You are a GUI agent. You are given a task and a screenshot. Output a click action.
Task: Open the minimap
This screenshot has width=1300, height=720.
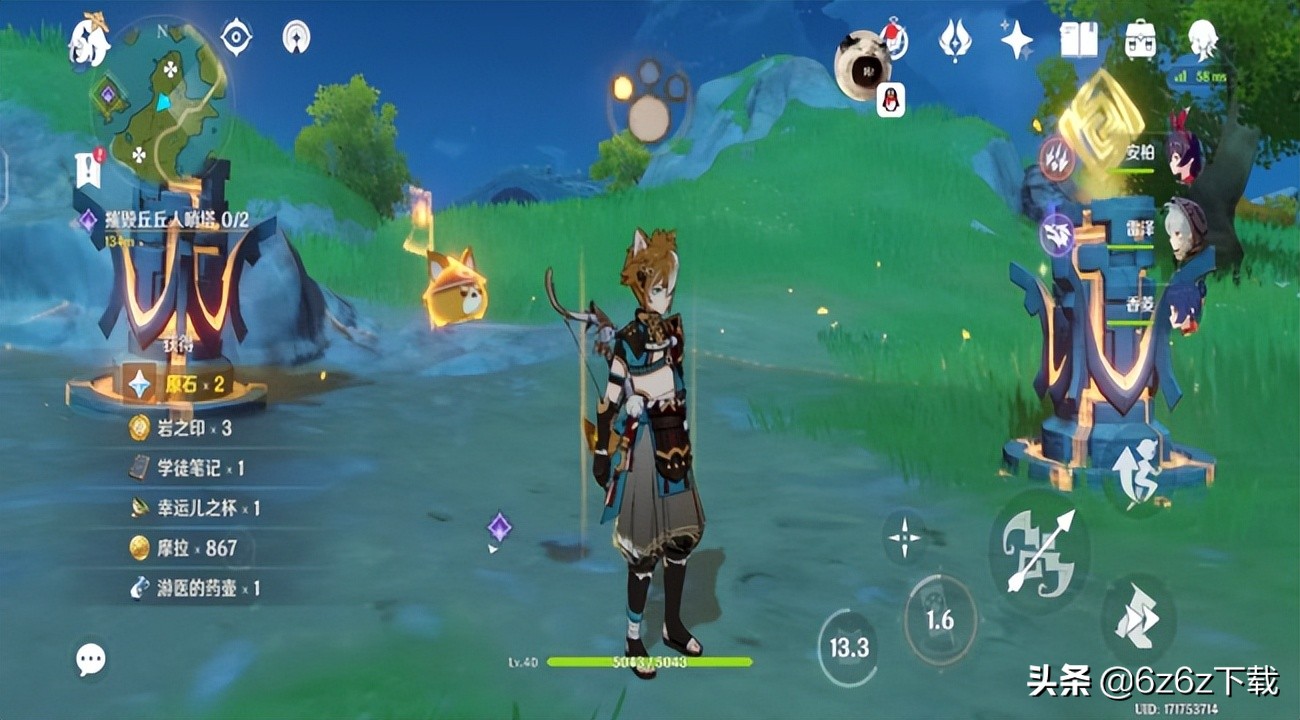pyautogui.click(x=162, y=92)
